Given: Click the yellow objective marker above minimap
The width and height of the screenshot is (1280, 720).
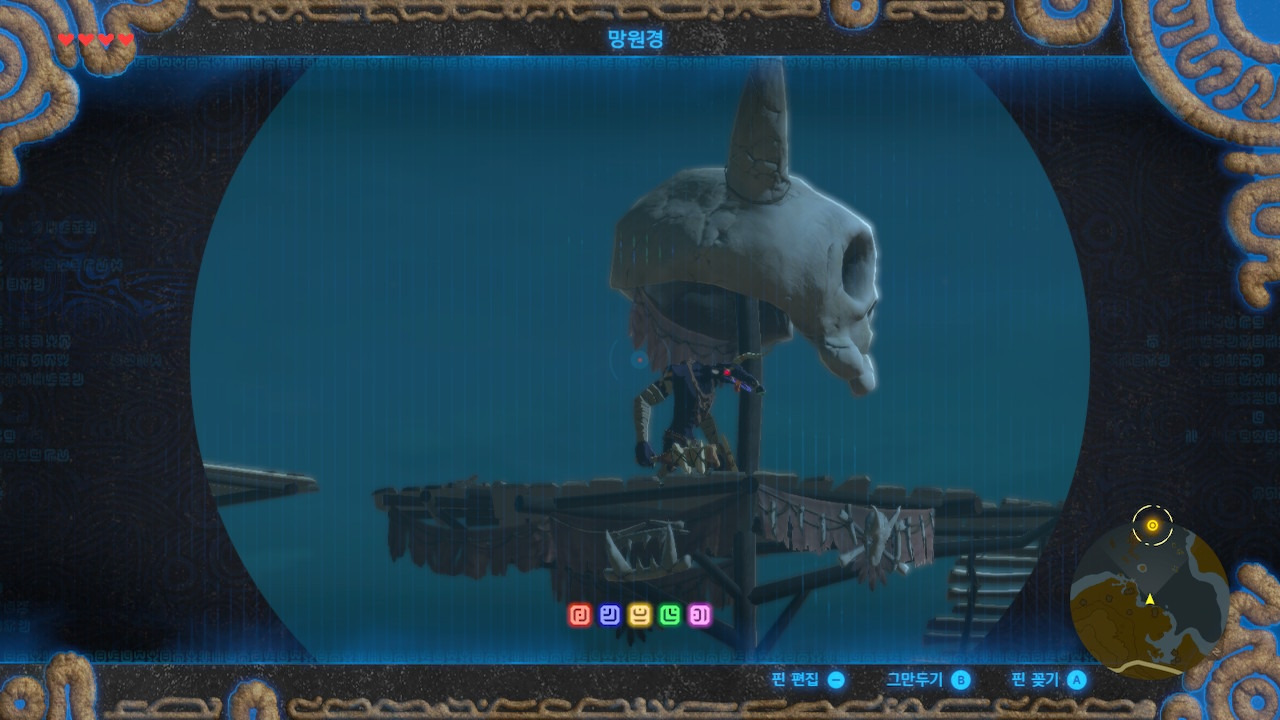Looking at the screenshot, I should (x=1152, y=525).
